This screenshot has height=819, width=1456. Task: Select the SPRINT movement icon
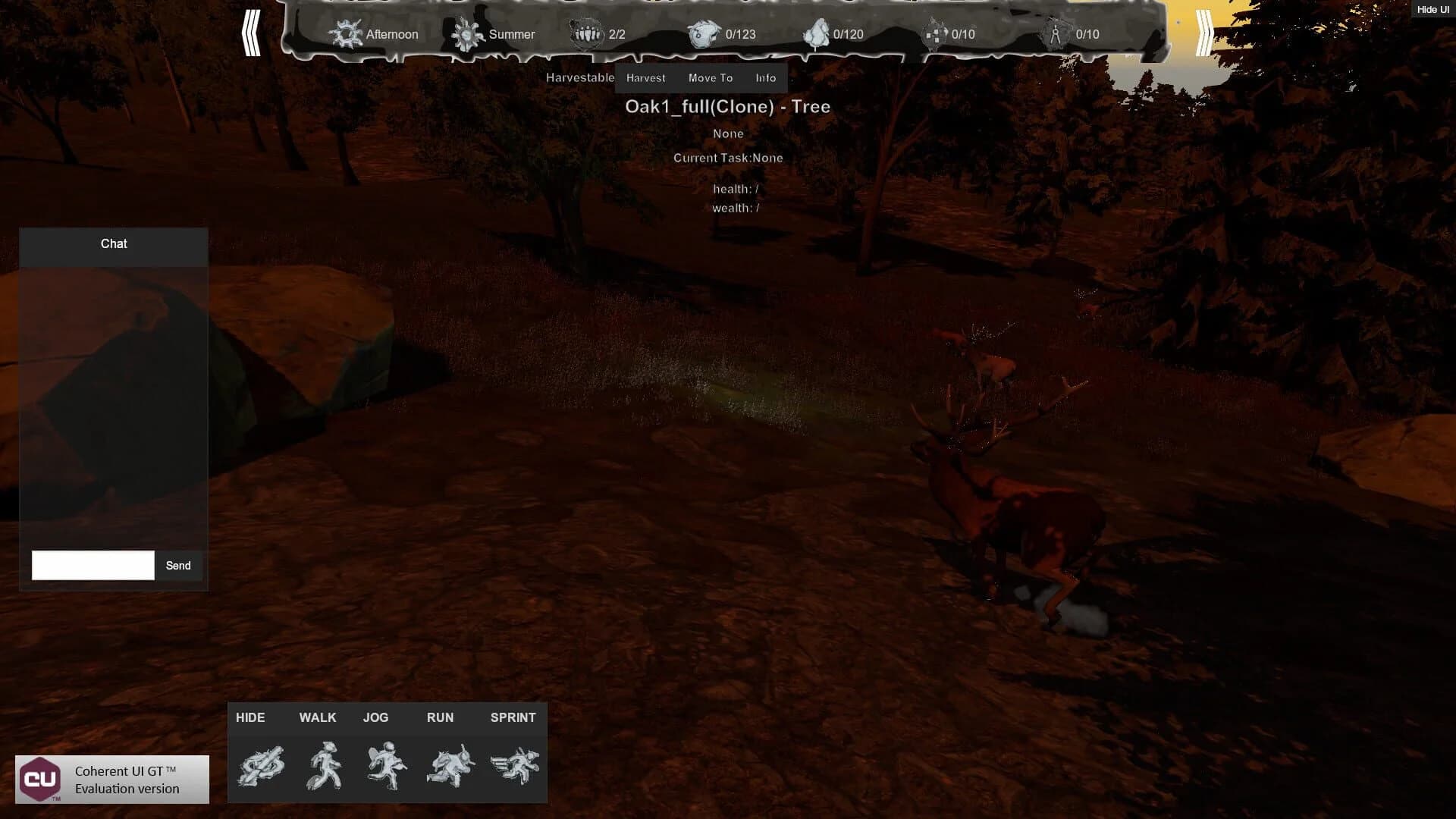coord(514,766)
